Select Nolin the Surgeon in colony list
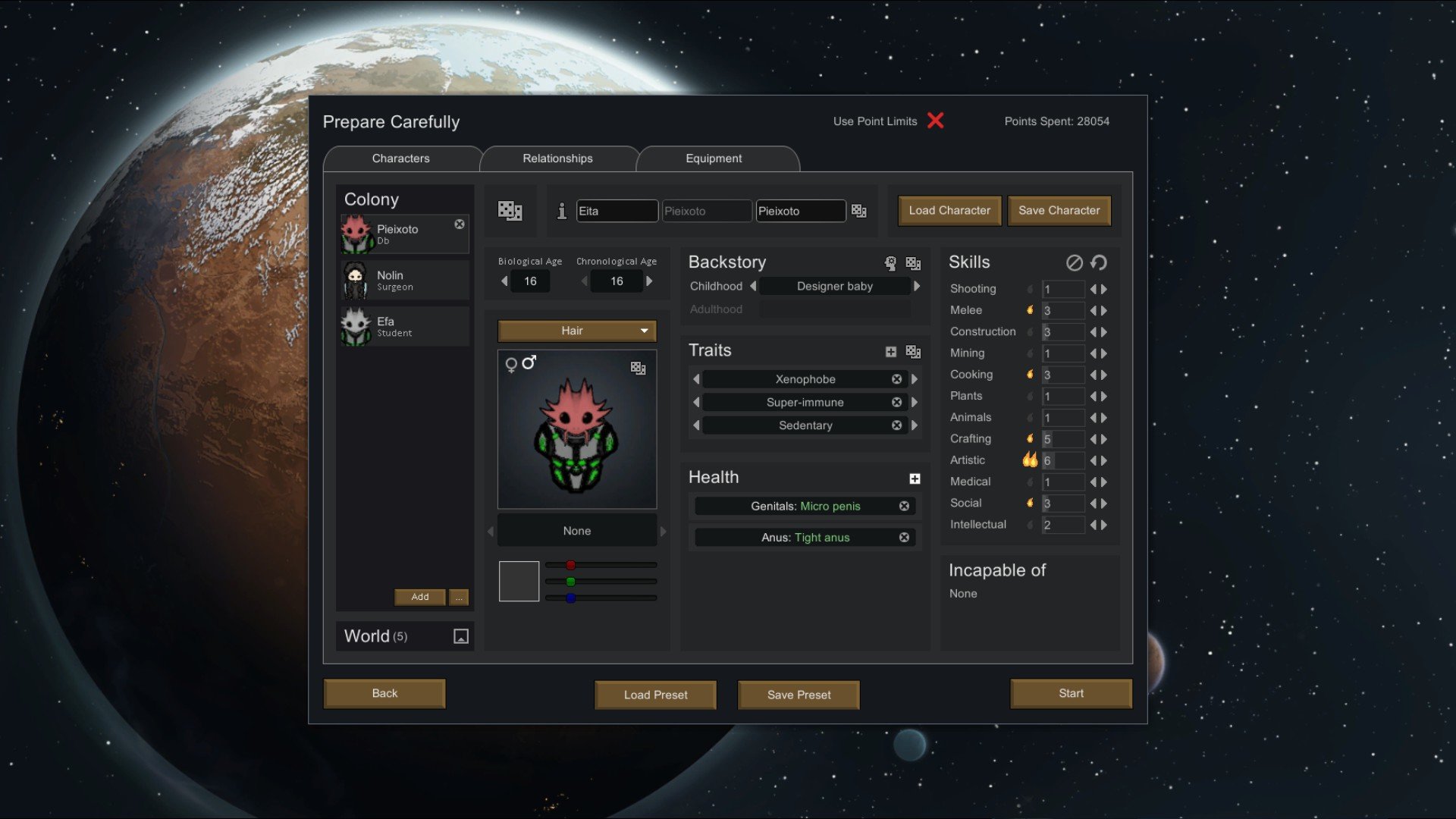 pyautogui.click(x=403, y=281)
